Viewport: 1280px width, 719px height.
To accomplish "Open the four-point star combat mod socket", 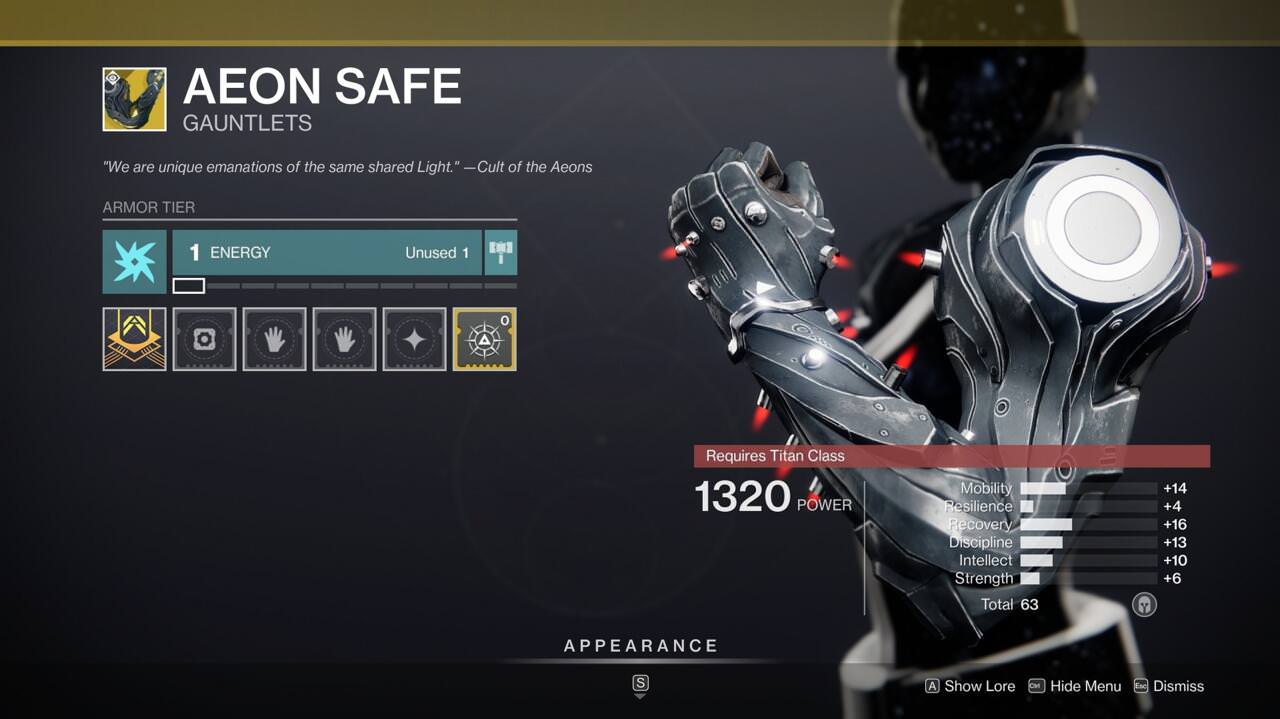I will (x=414, y=339).
